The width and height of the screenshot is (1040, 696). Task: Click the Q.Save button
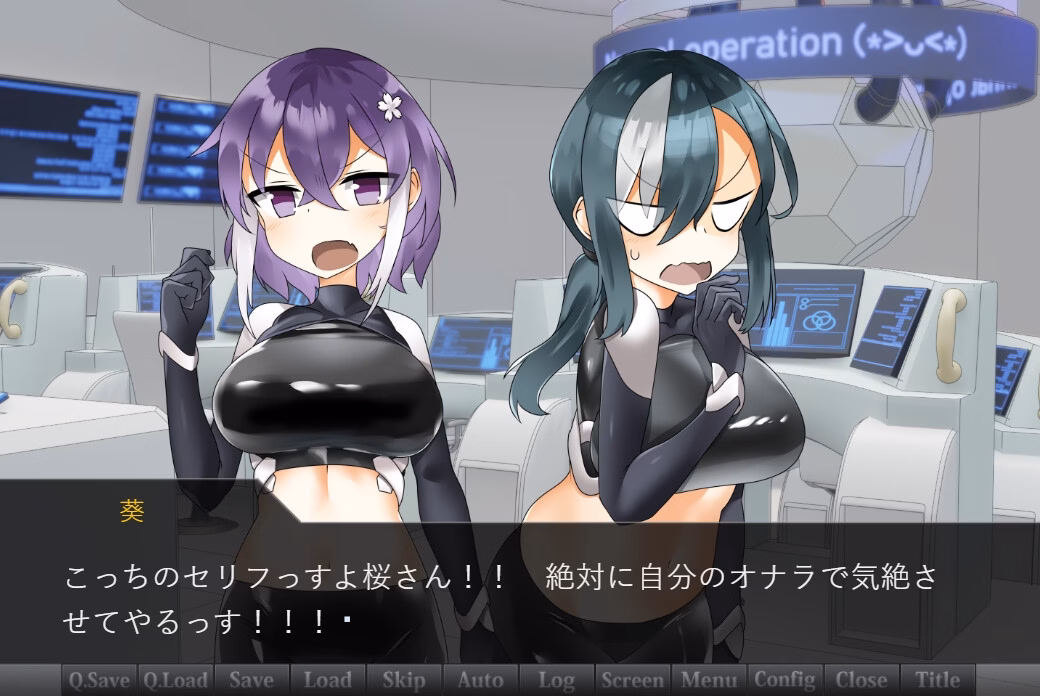tap(99, 680)
